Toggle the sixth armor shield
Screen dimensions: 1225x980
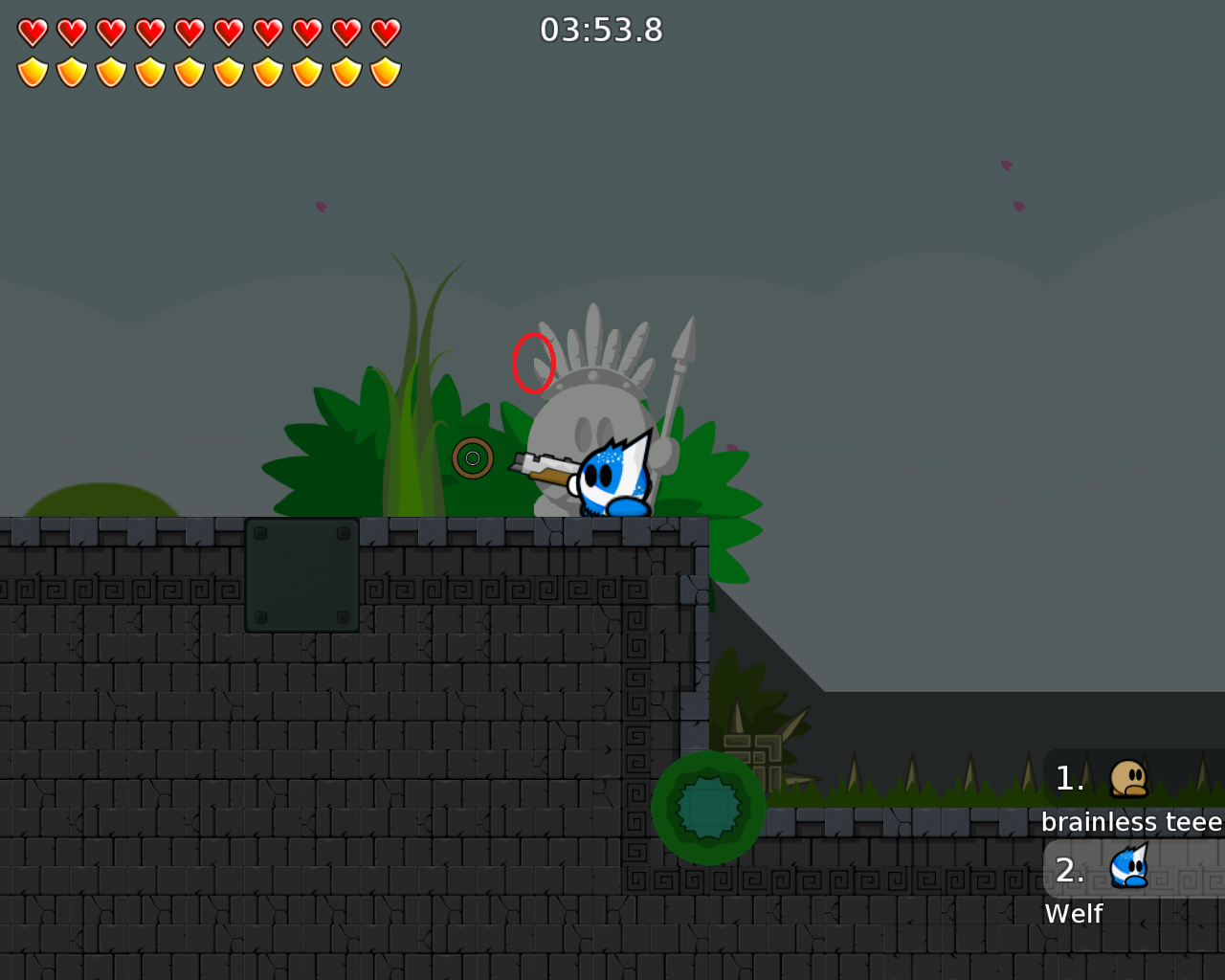(231, 70)
